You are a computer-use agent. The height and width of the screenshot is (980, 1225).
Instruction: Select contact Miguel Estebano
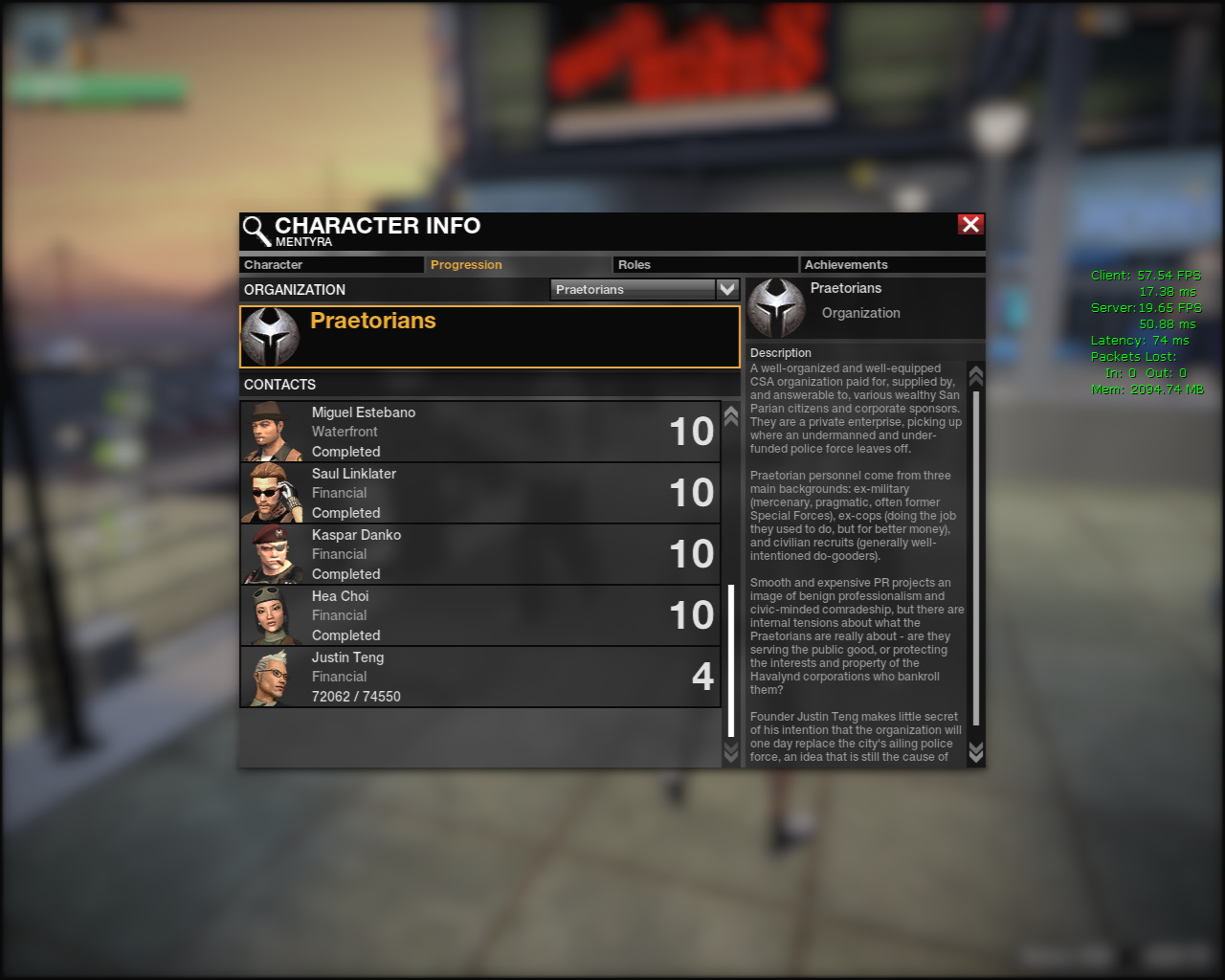point(479,432)
